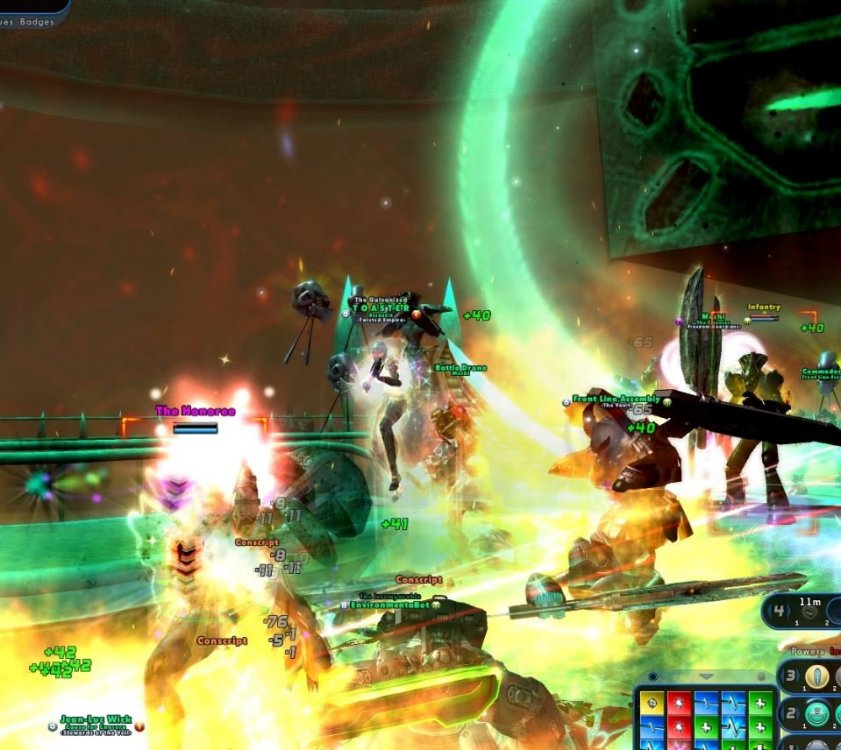Open the Powers list

806,650
